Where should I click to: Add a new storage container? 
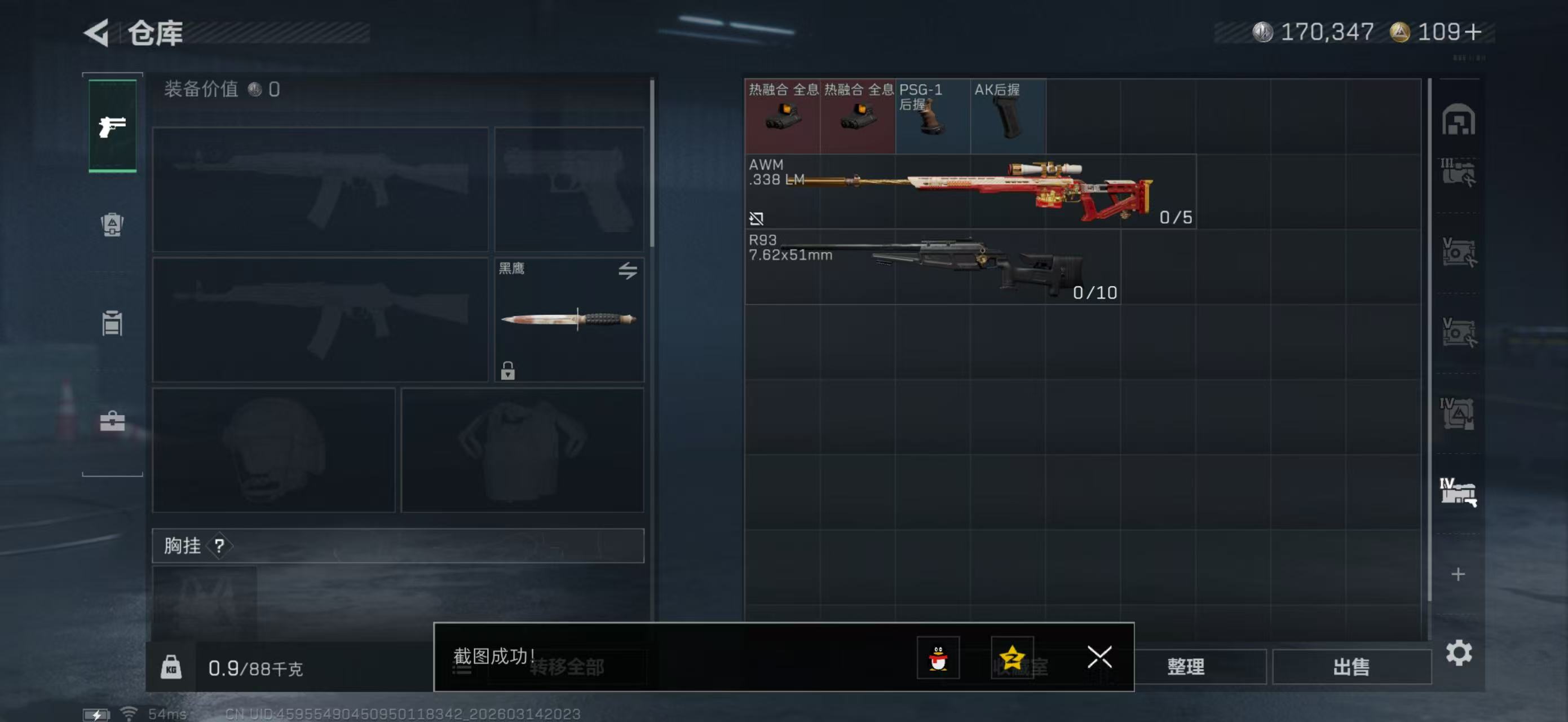1458,574
